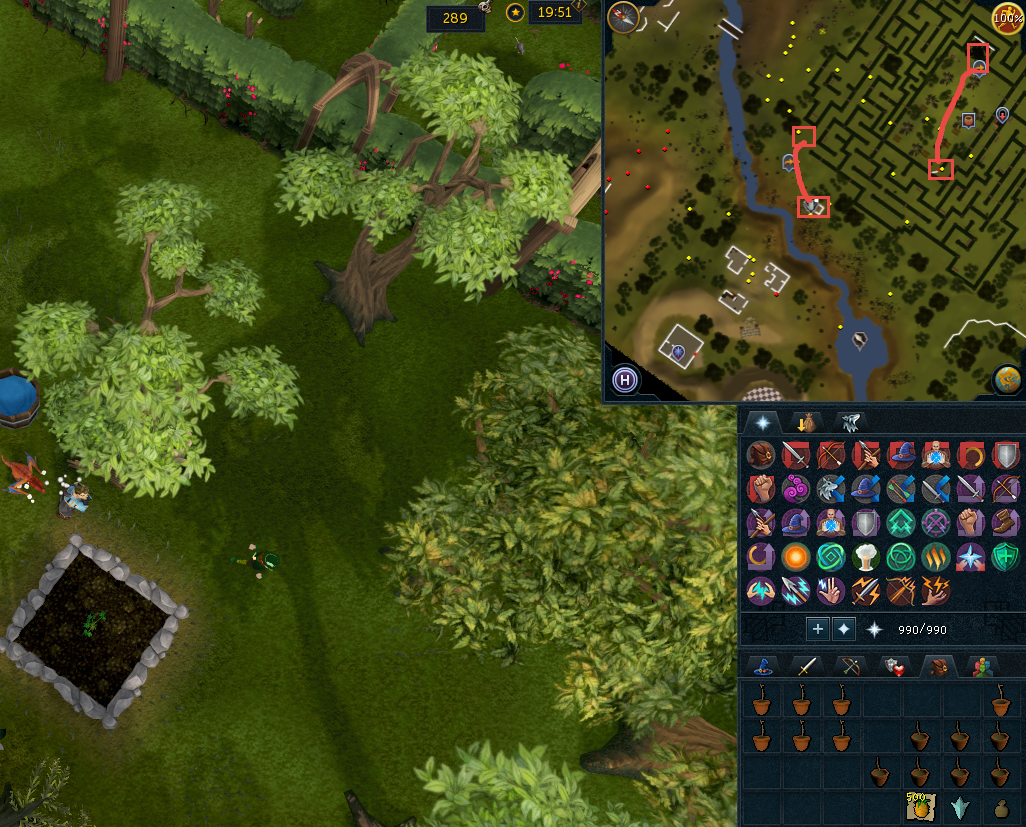Screen dimensions: 1026x827
Task: Select the light blue crystal item
Action: pos(960,807)
